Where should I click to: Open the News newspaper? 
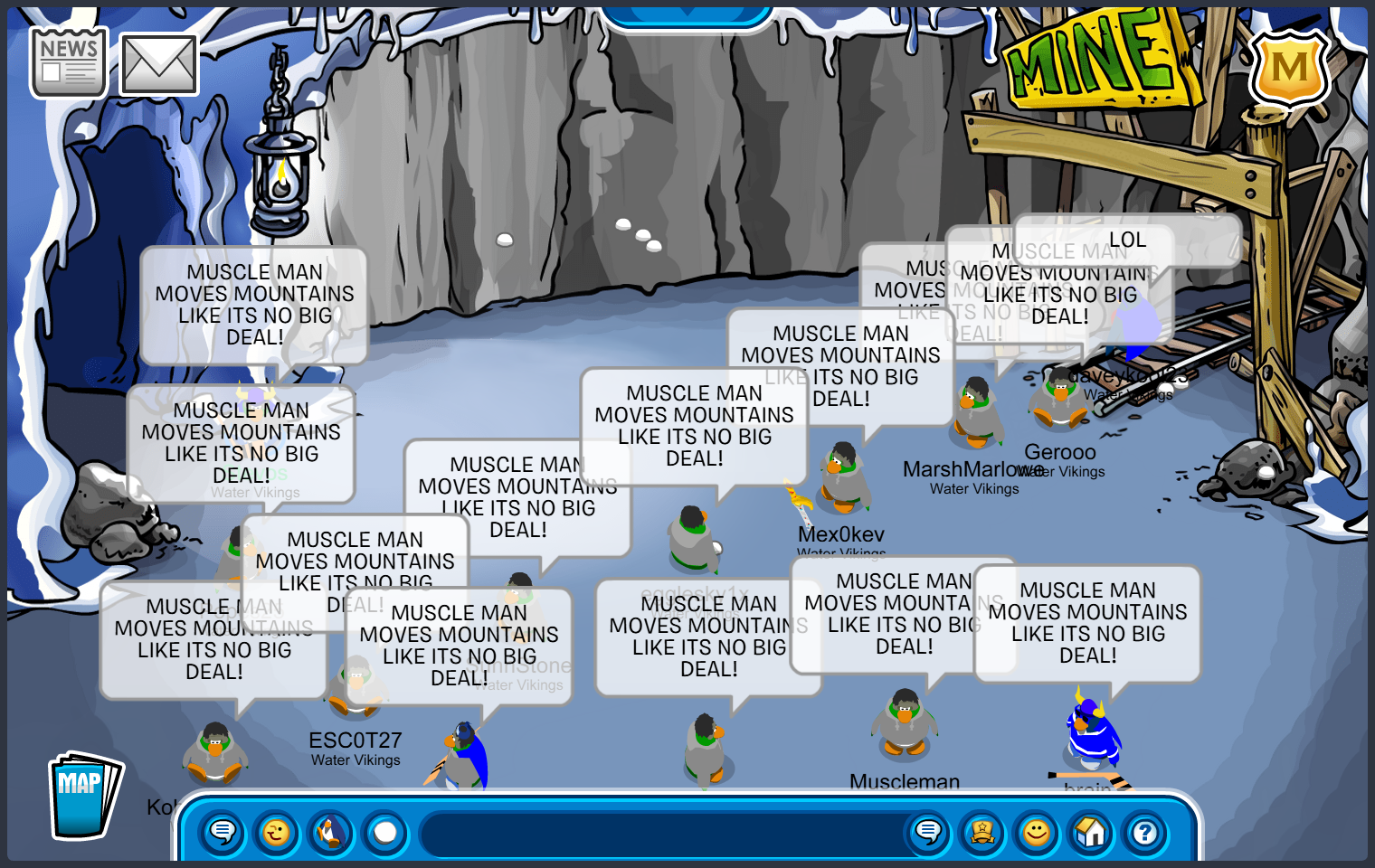(x=69, y=61)
